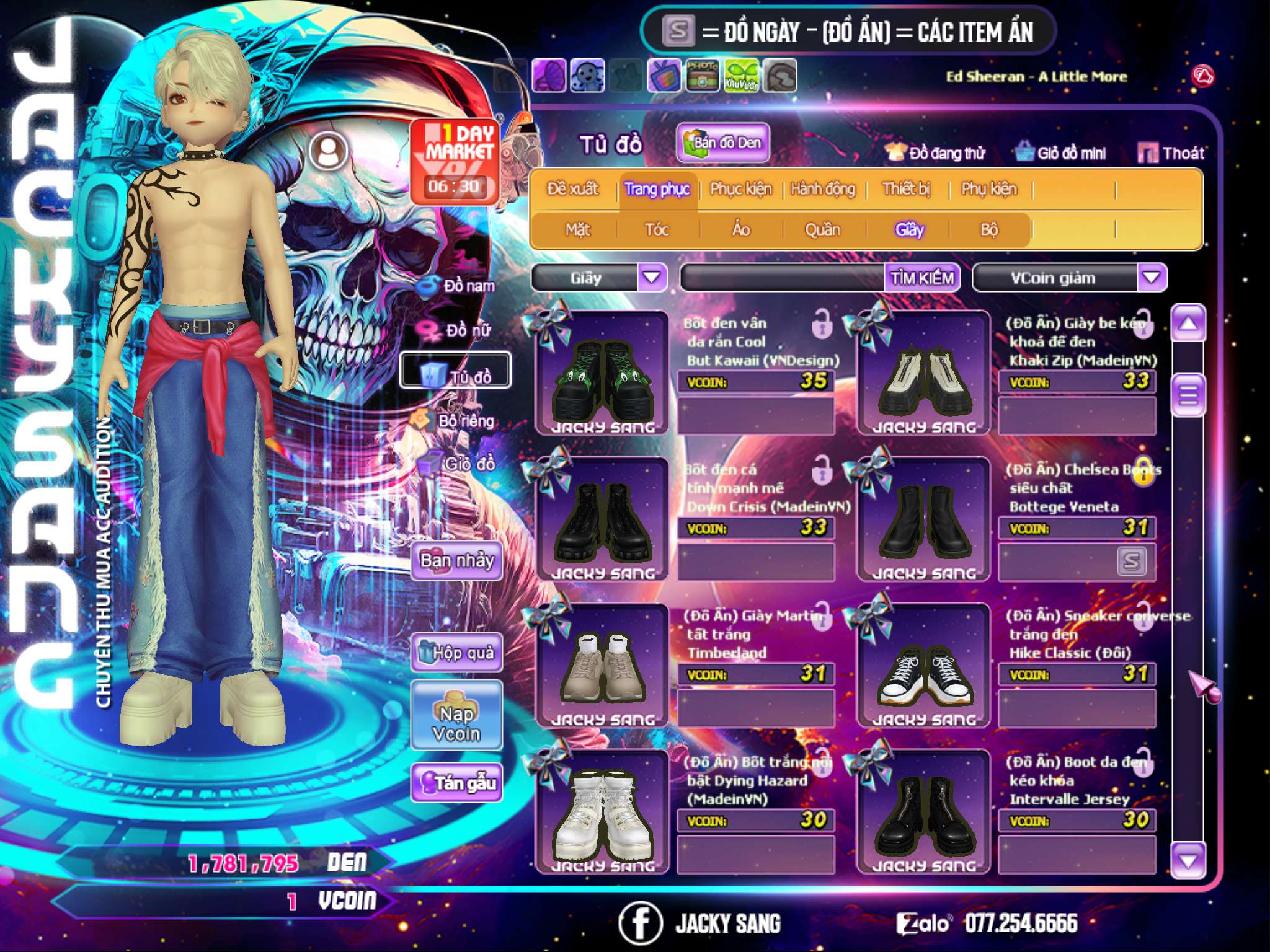This screenshot has width=1270, height=952.
Task: Open the Bán đồ Den button
Action: [x=723, y=143]
